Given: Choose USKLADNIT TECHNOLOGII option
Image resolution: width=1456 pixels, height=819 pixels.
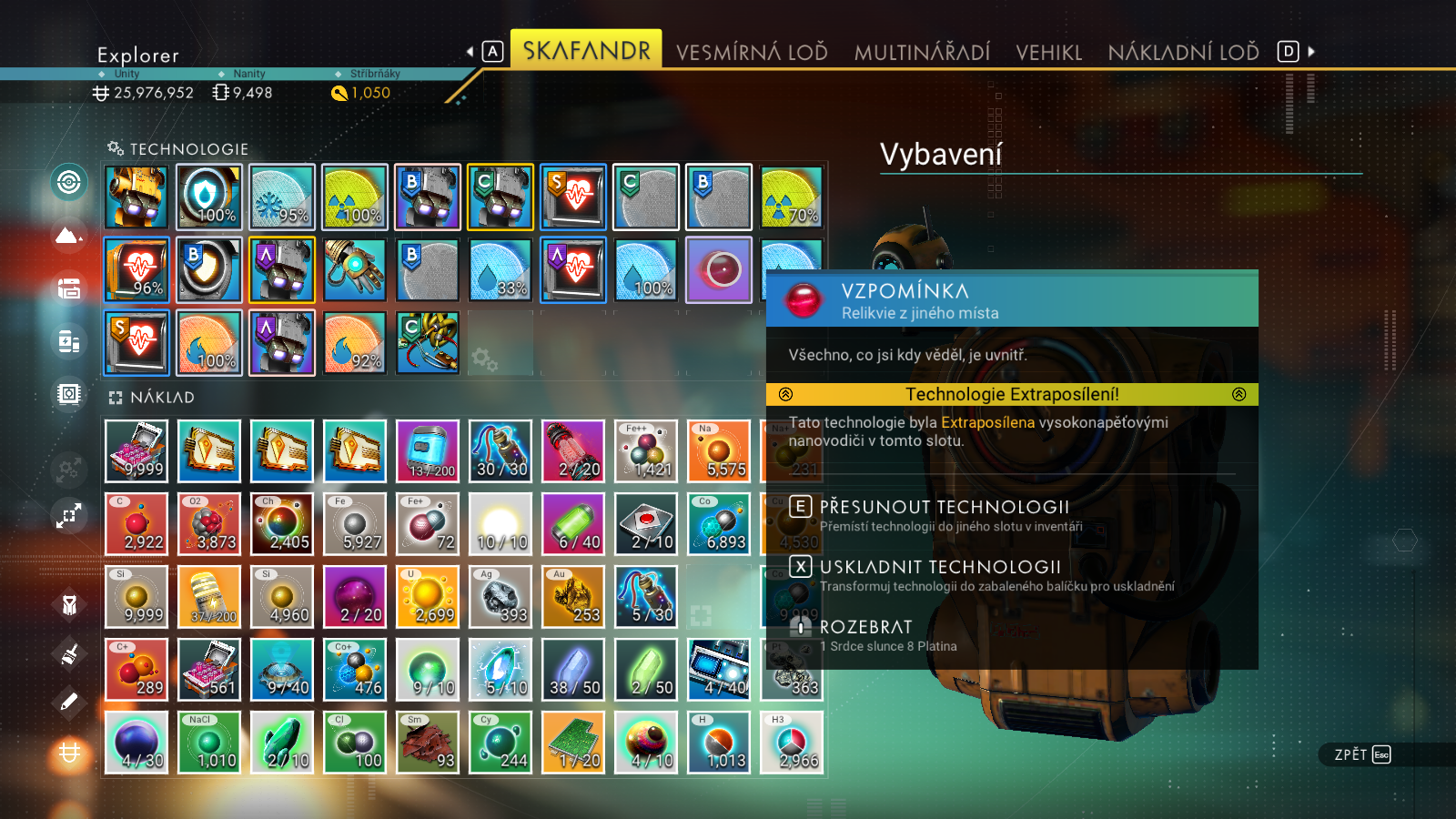Looking at the screenshot, I should pos(940,567).
